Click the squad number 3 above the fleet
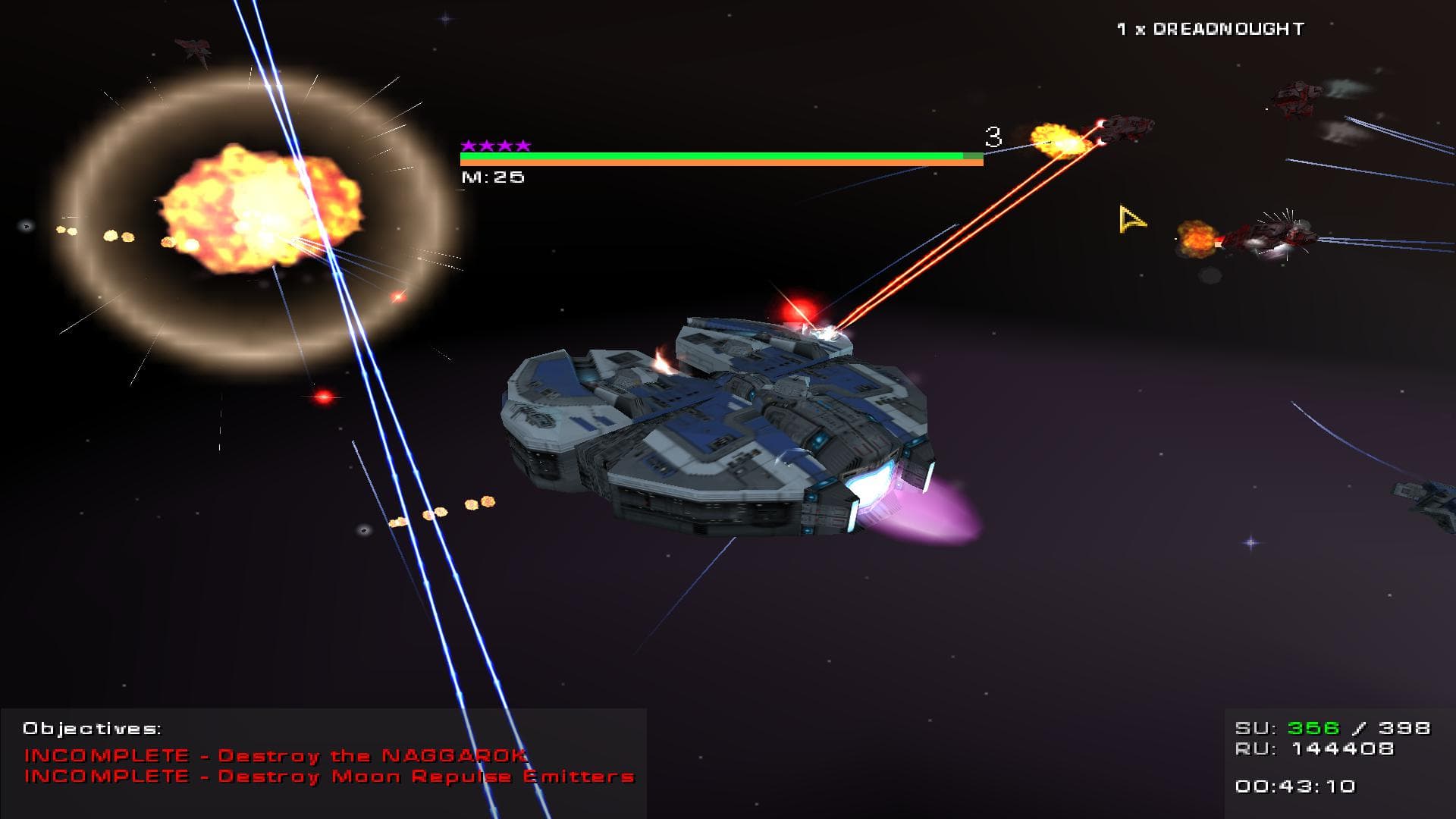 pos(993,135)
